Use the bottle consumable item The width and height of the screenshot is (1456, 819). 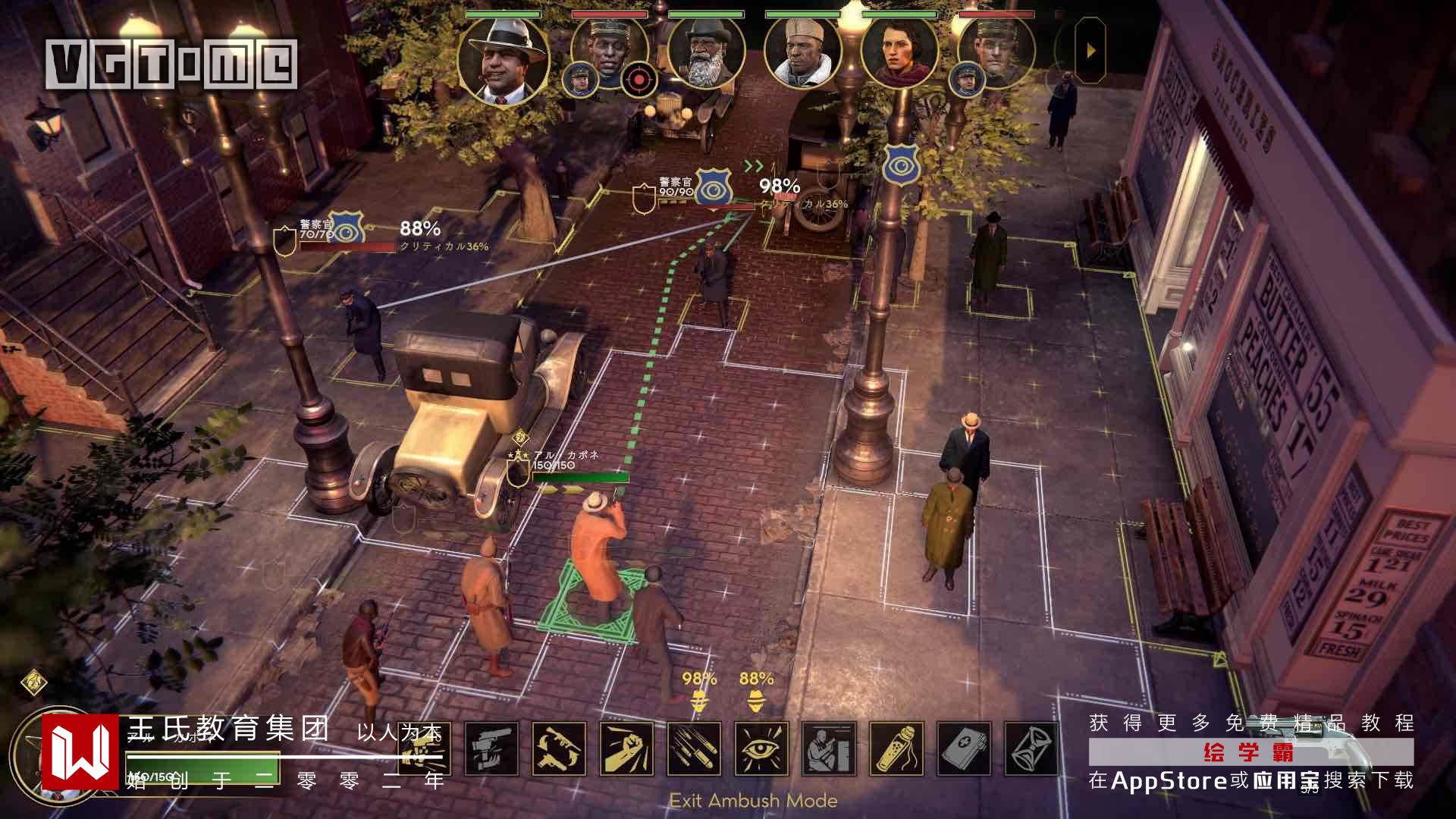pyautogui.click(x=896, y=749)
